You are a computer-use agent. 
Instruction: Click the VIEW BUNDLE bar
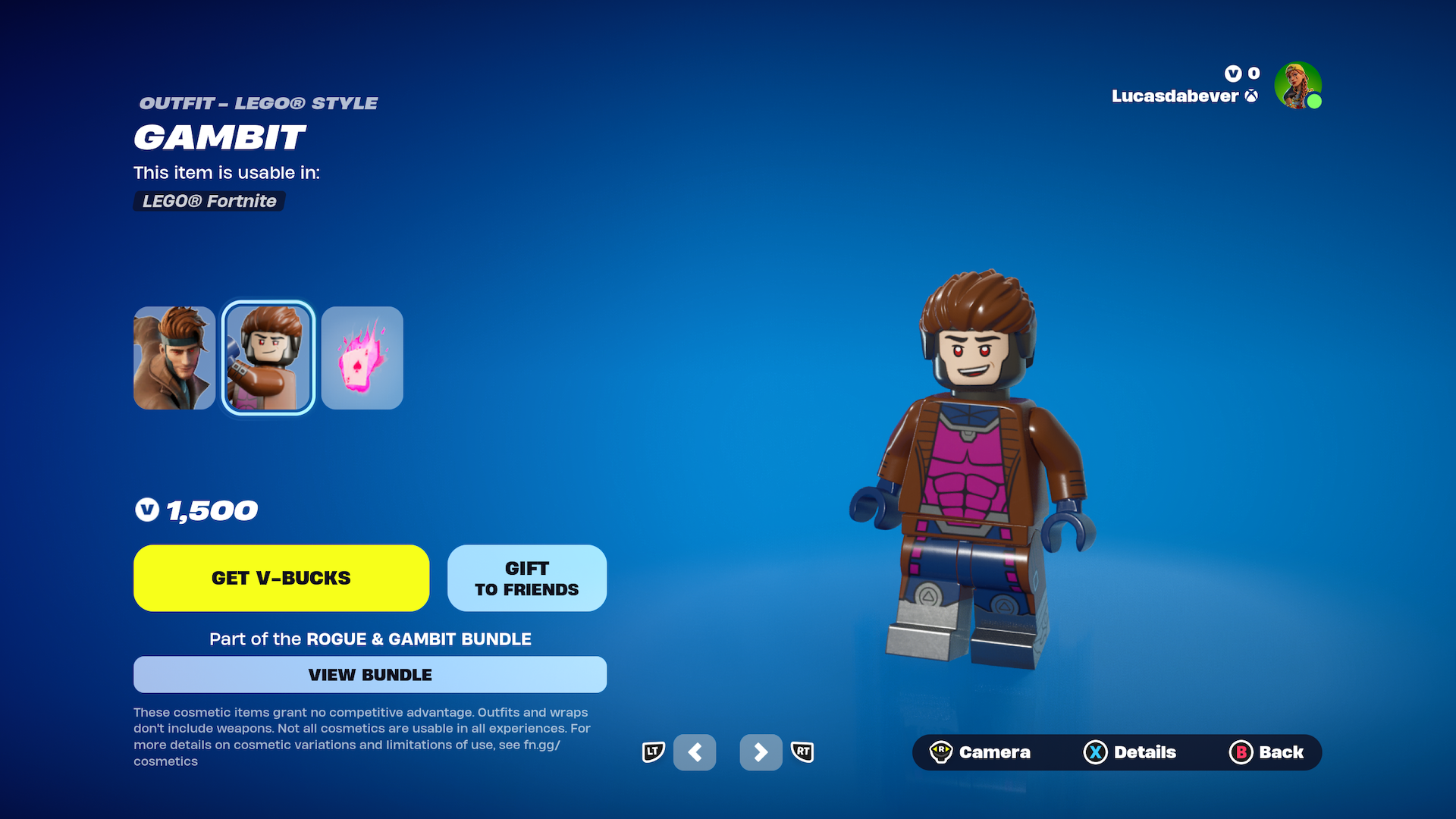tap(370, 674)
